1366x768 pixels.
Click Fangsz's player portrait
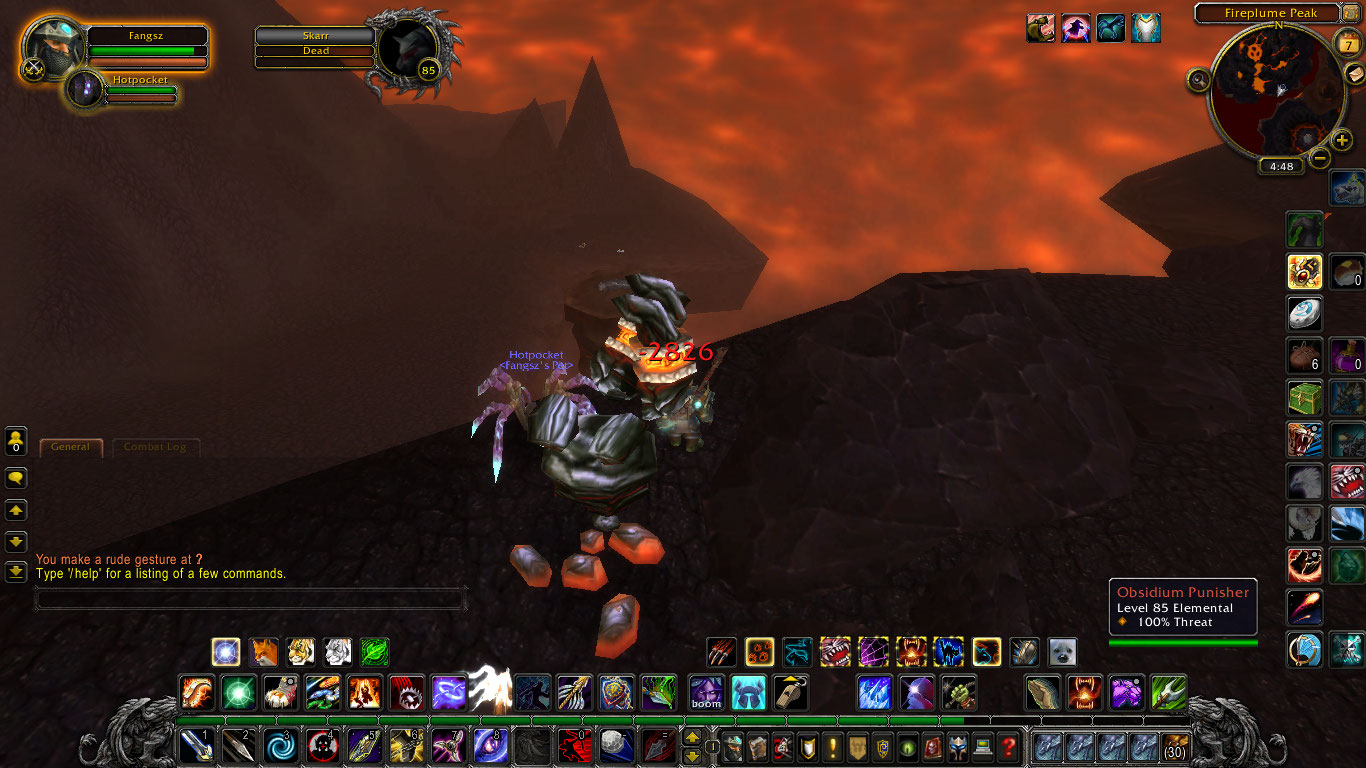pos(54,48)
